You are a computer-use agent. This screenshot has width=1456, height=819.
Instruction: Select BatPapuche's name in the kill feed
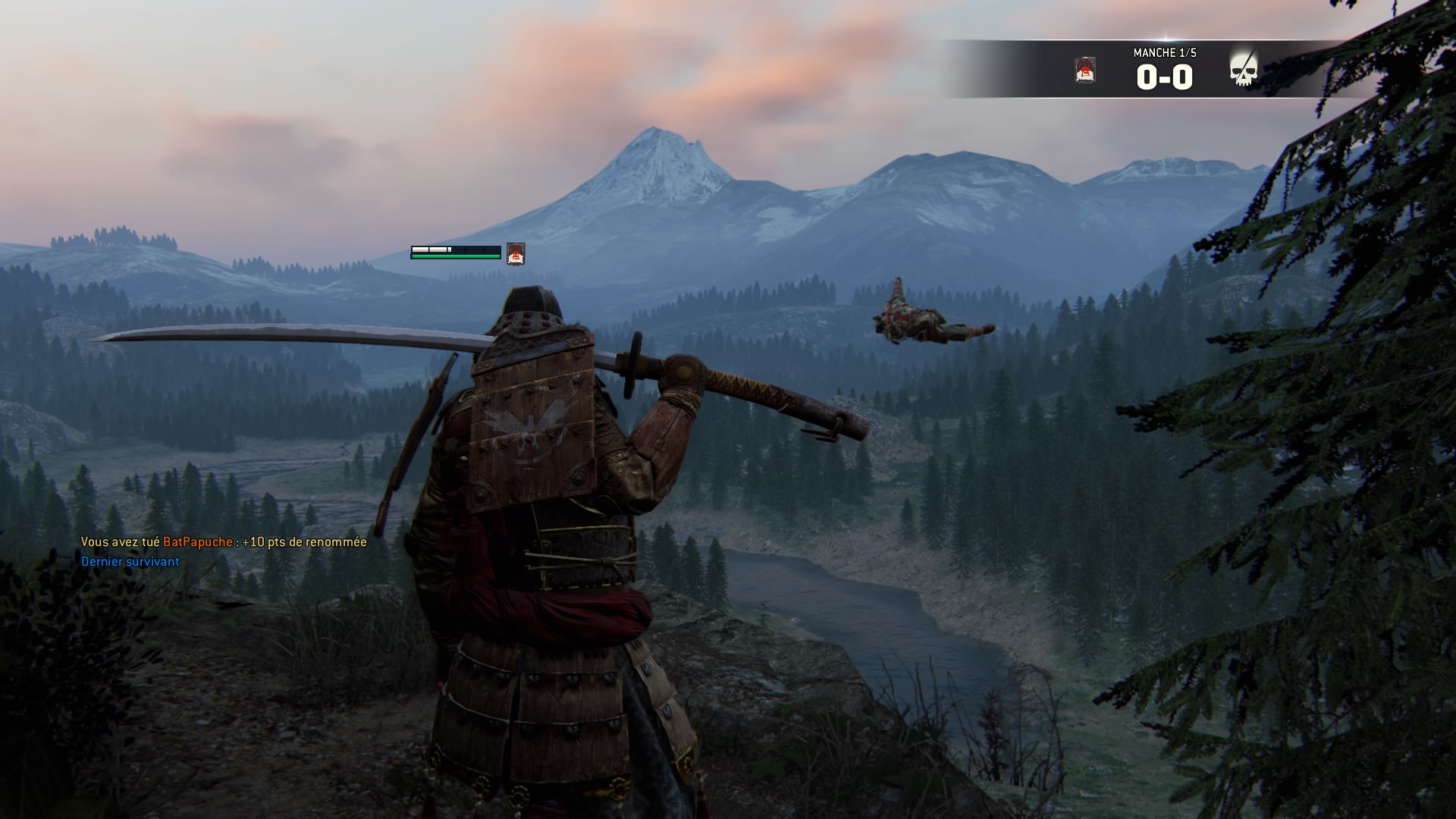[x=197, y=541]
